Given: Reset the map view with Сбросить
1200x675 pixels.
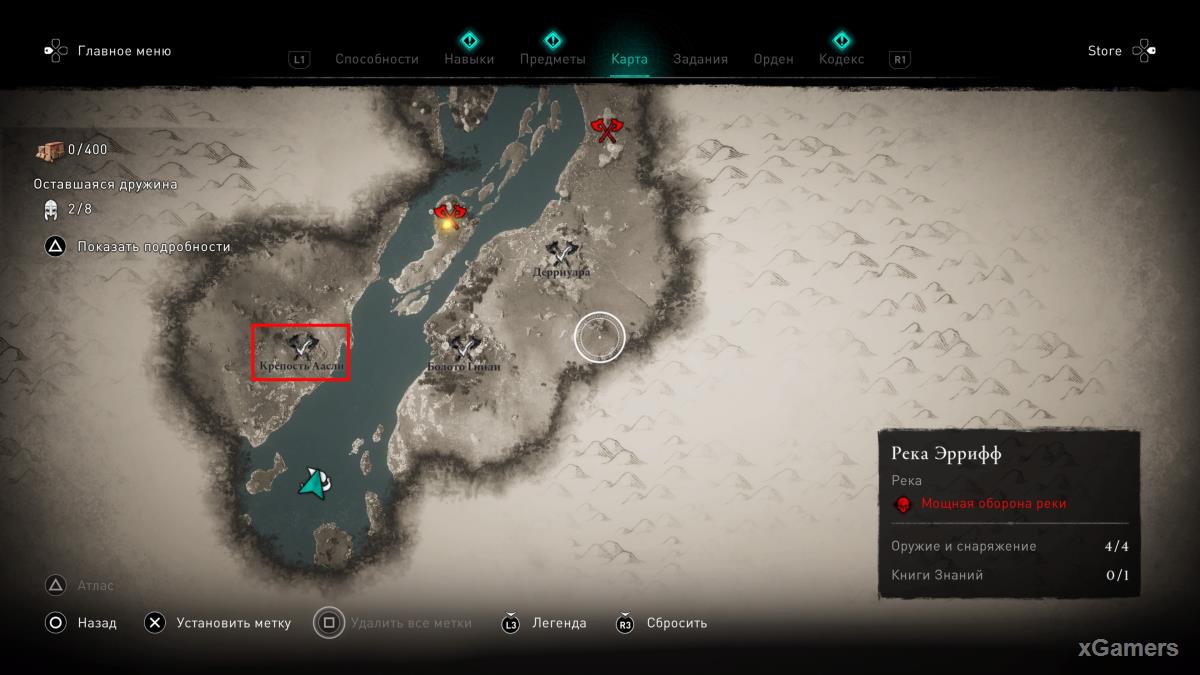Looking at the screenshot, I should [676, 623].
